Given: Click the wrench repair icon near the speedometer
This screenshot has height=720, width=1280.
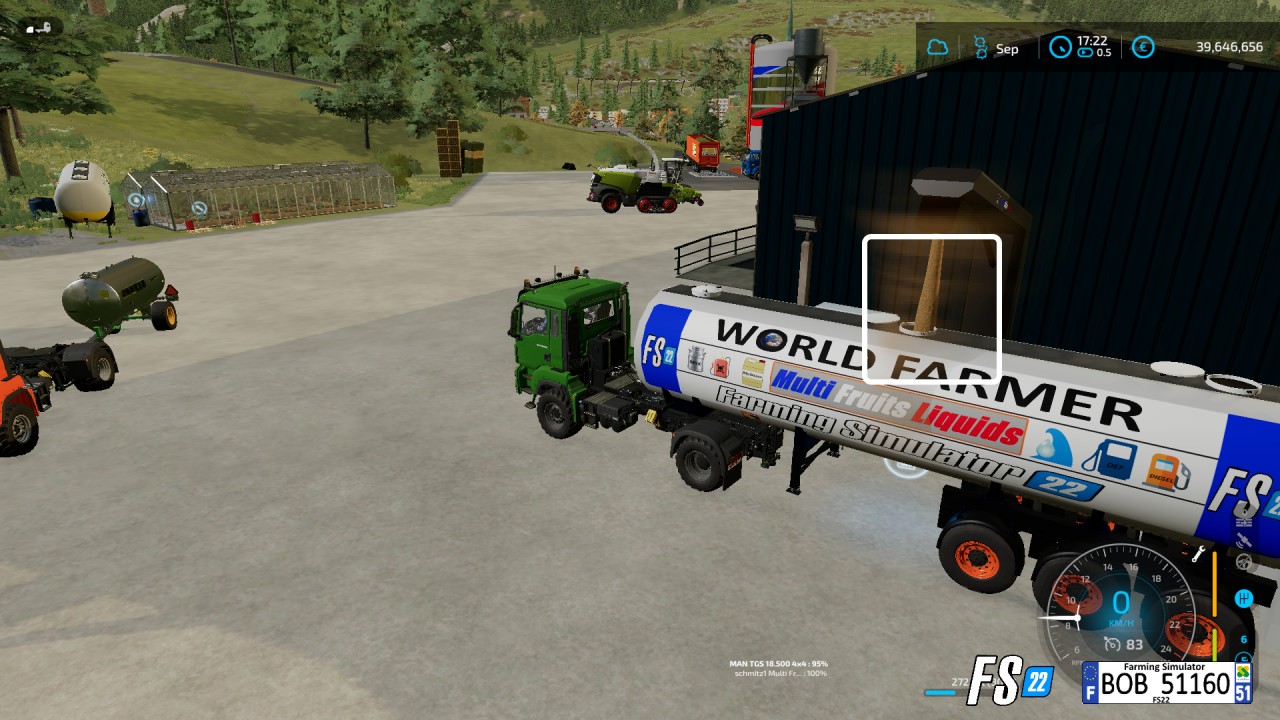Looking at the screenshot, I should click(1200, 551).
